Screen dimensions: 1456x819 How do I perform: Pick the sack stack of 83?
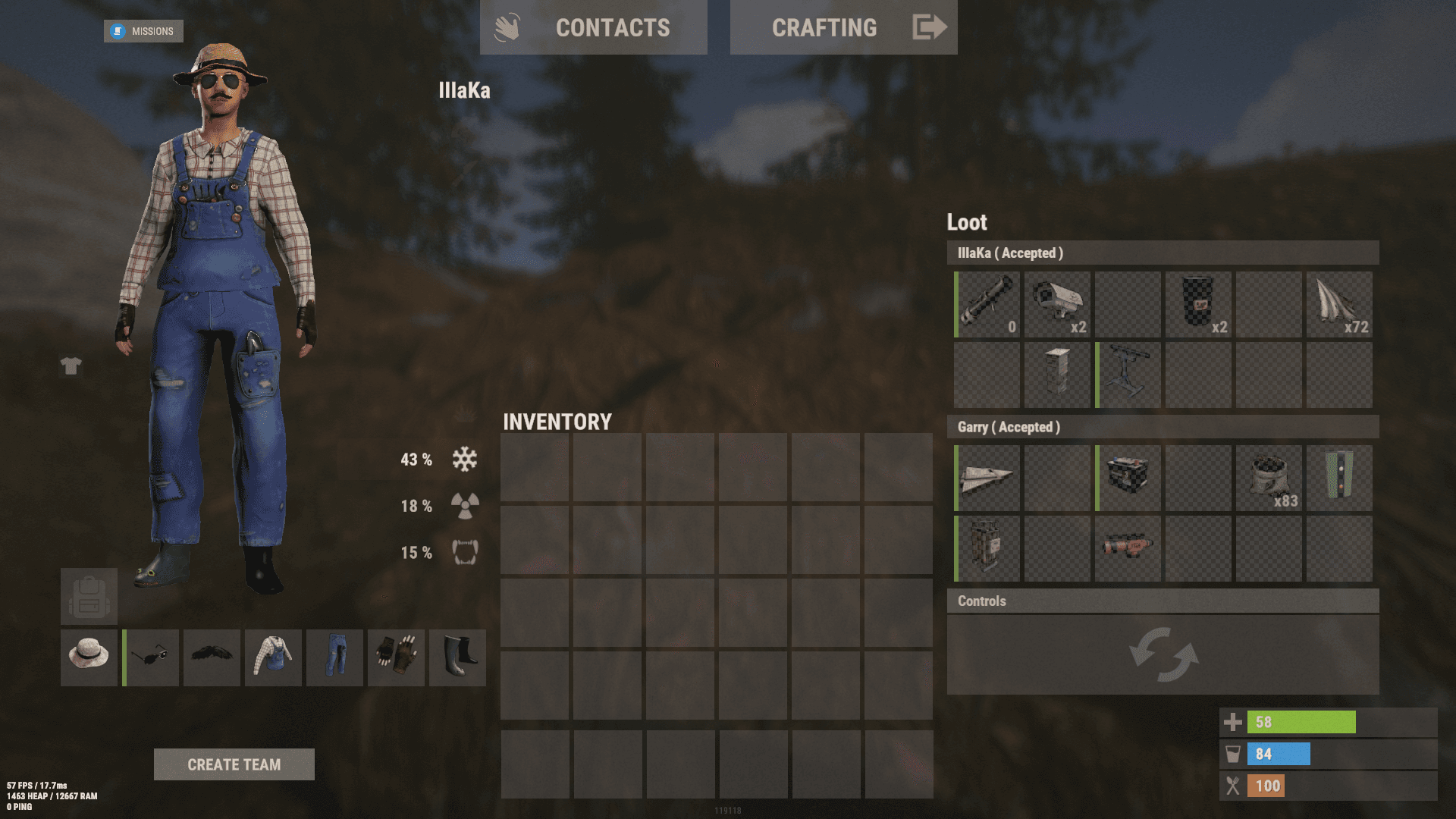1269,478
